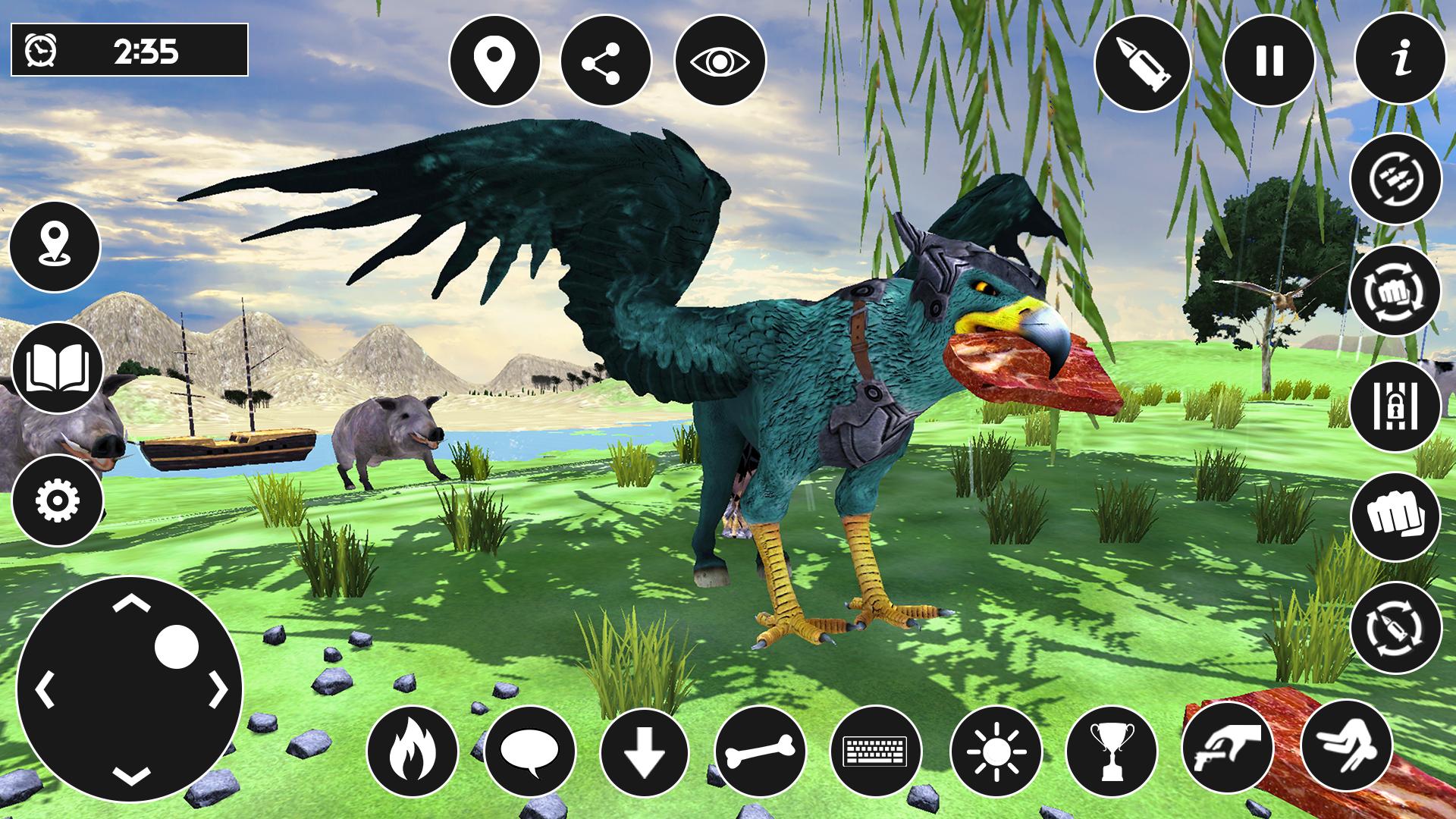Activate the fire flame ability
This screenshot has width=1456, height=819.
[413, 752]
